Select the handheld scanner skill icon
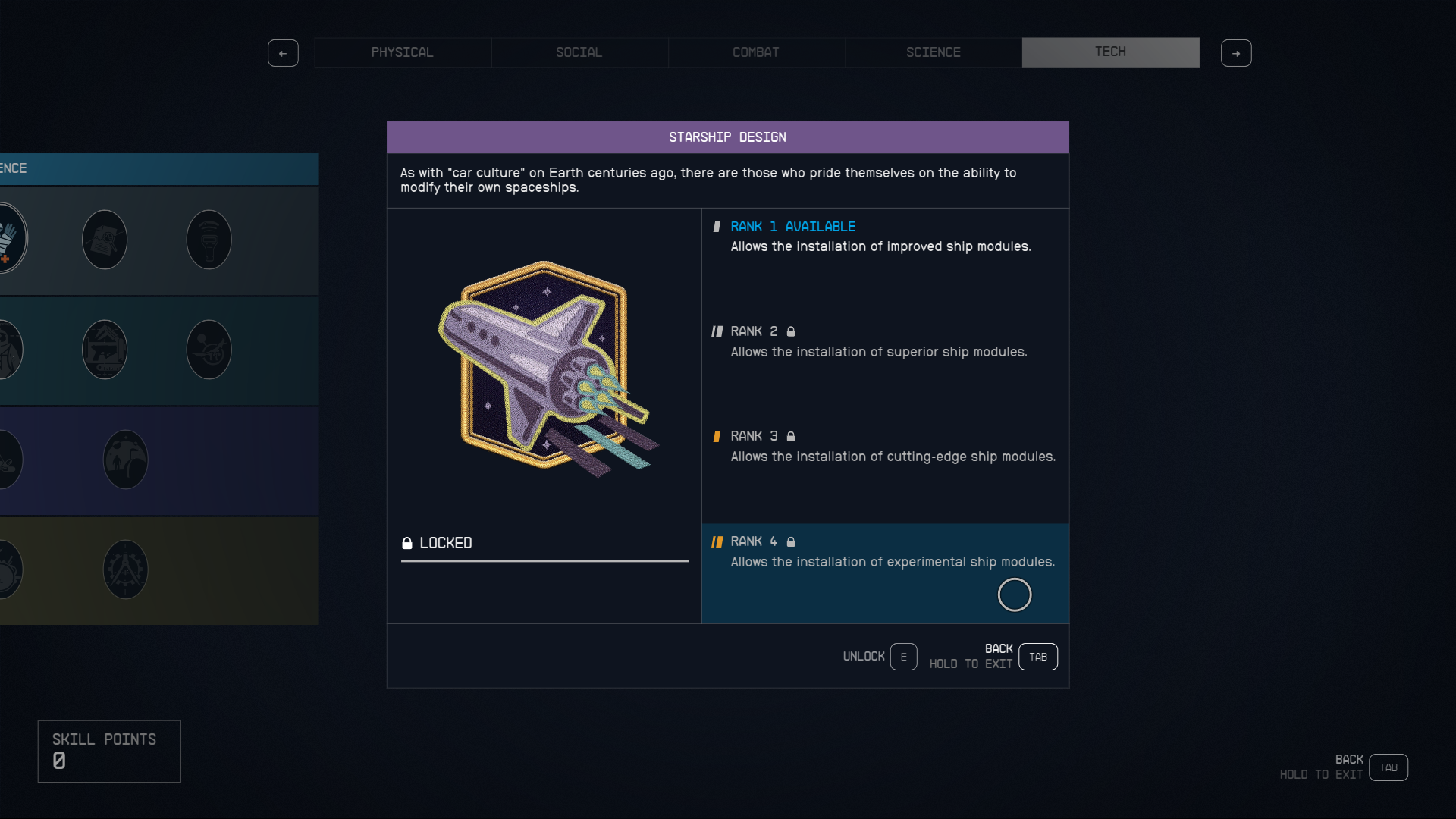Viewport: 1456px width, 819px height. point(209,239)
